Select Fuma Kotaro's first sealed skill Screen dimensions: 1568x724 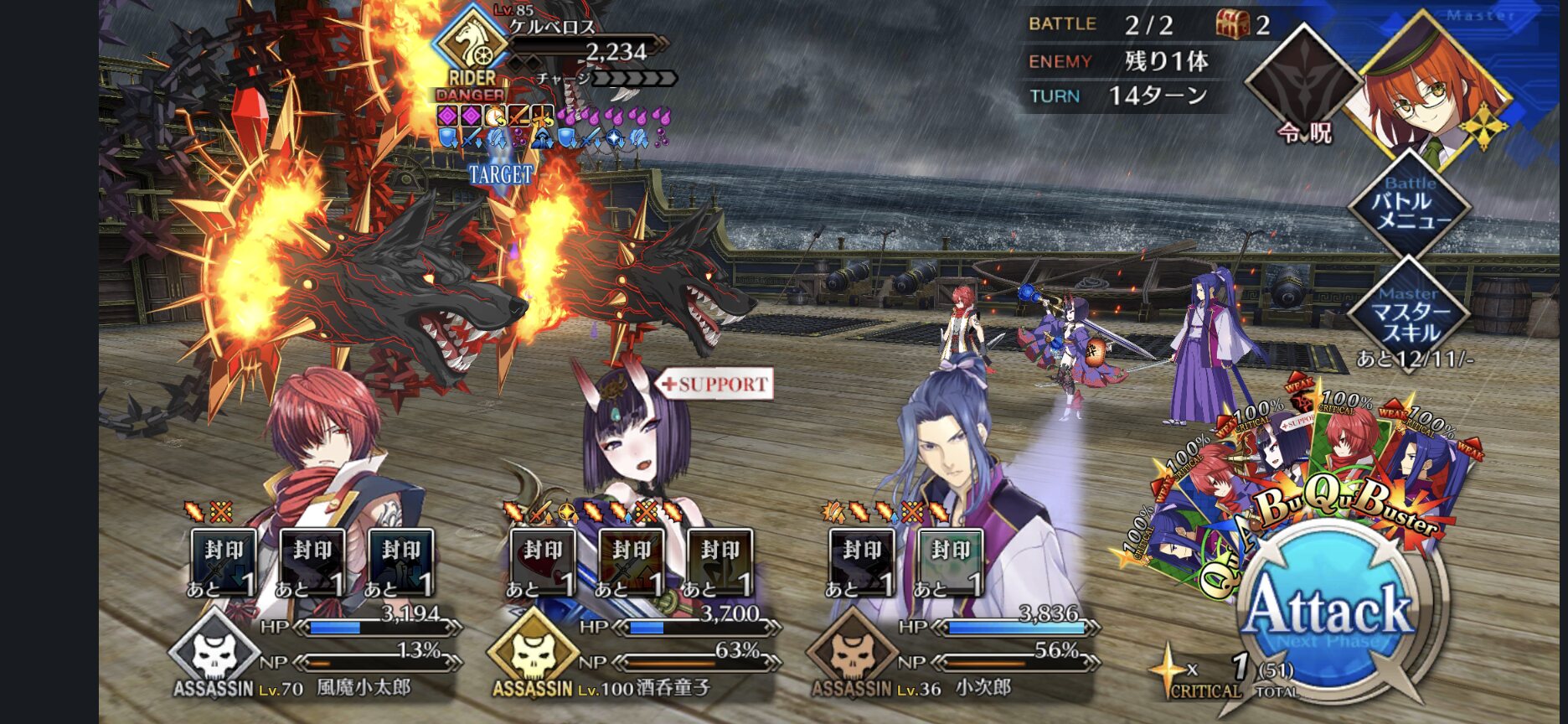click(x=224, y=561)
